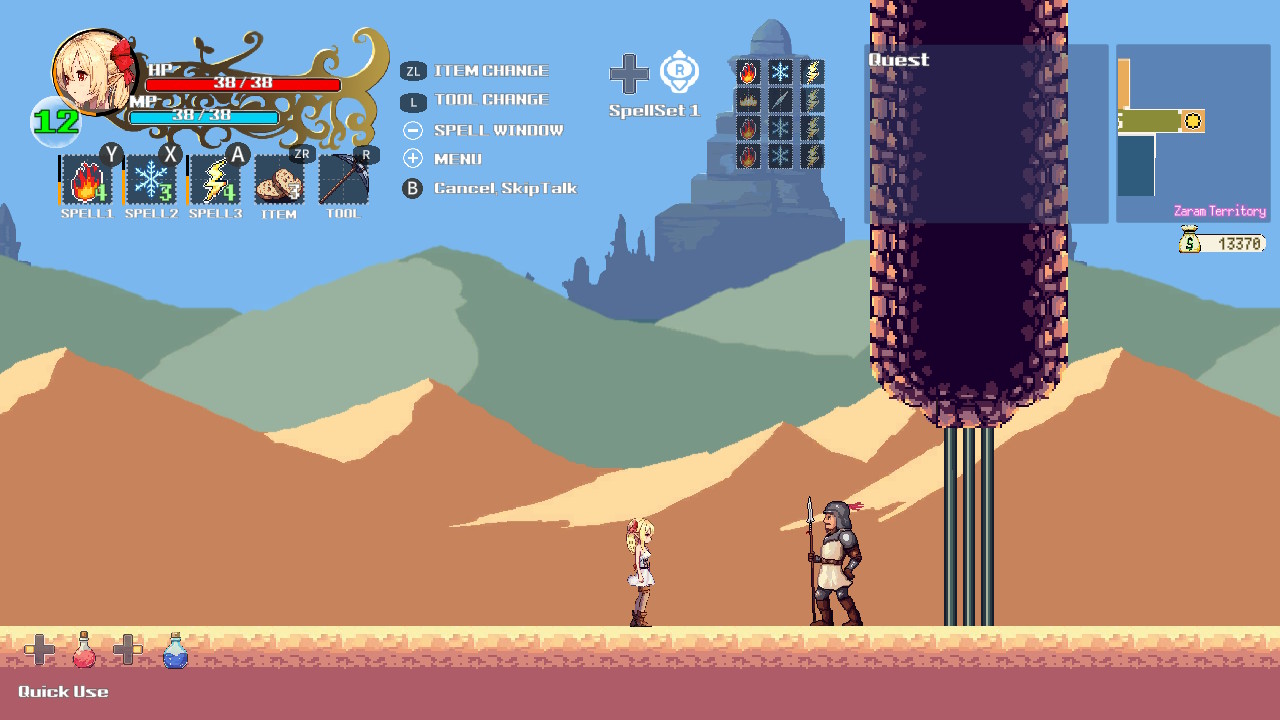Click the L Tool Change control
This screenshot has width=1280, height=720.
pyautogui.click(x=413, y=100)
